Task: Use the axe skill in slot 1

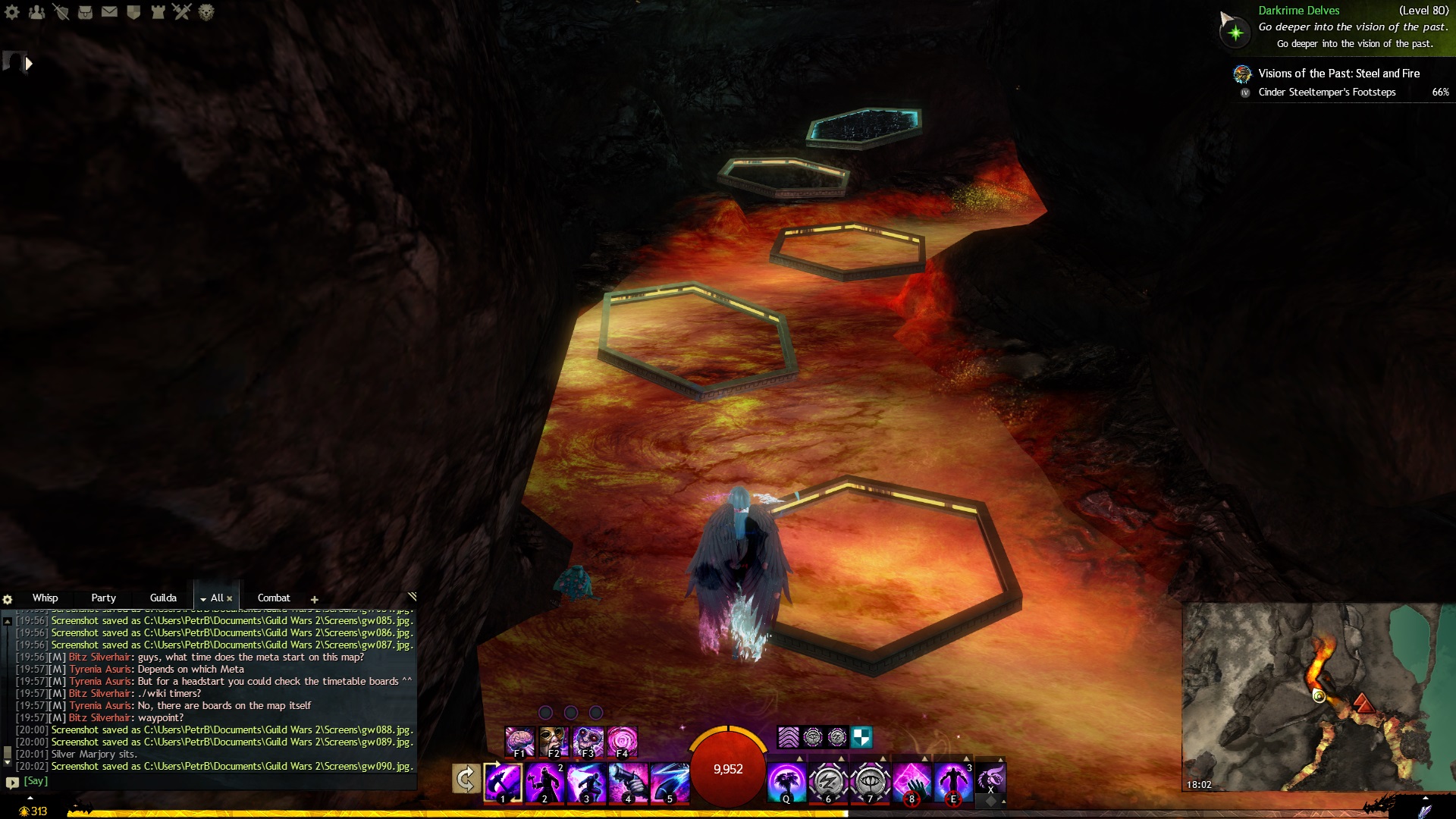Action: tap(503, 782)
